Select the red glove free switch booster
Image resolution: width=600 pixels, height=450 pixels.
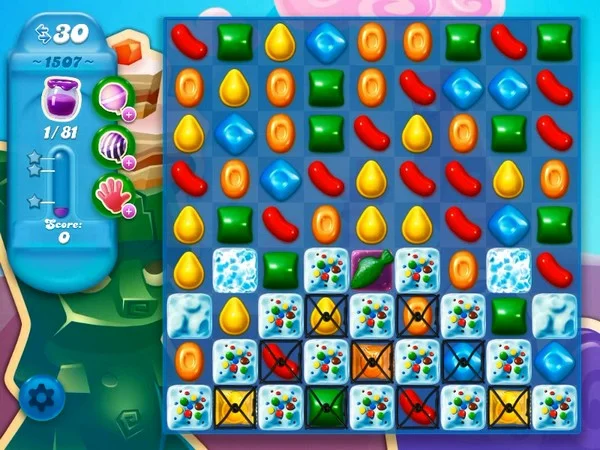pyautogui.click(x=112, y=190)
